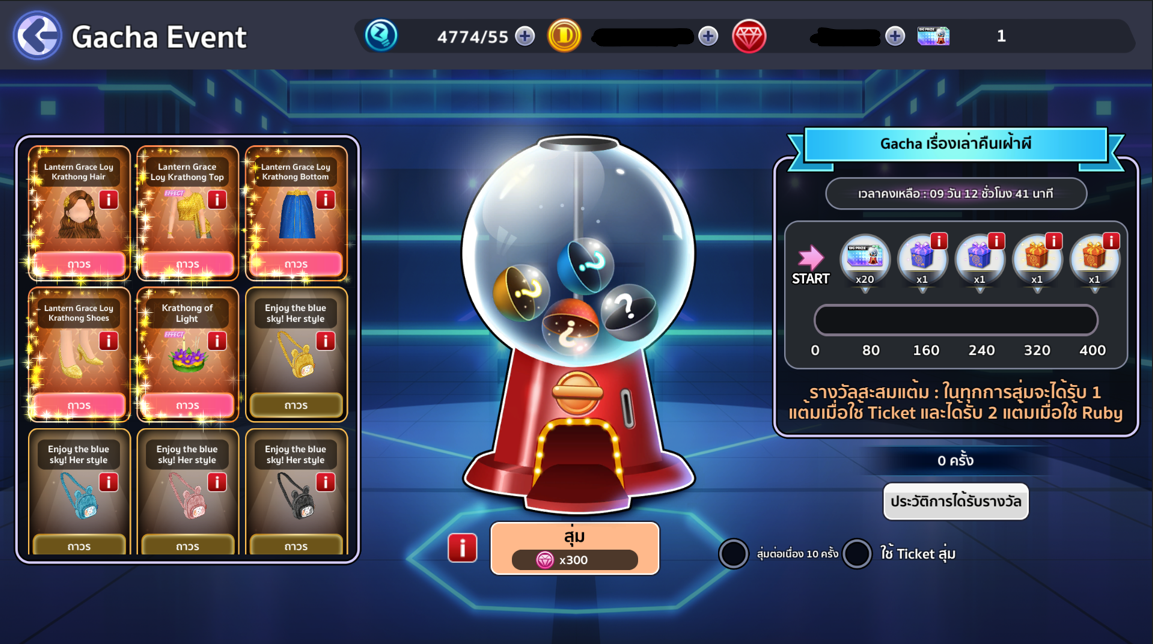View the x20 ticket milestone reward
The width and height of the screenshot is (1153, 644).
tap(865, 259)
